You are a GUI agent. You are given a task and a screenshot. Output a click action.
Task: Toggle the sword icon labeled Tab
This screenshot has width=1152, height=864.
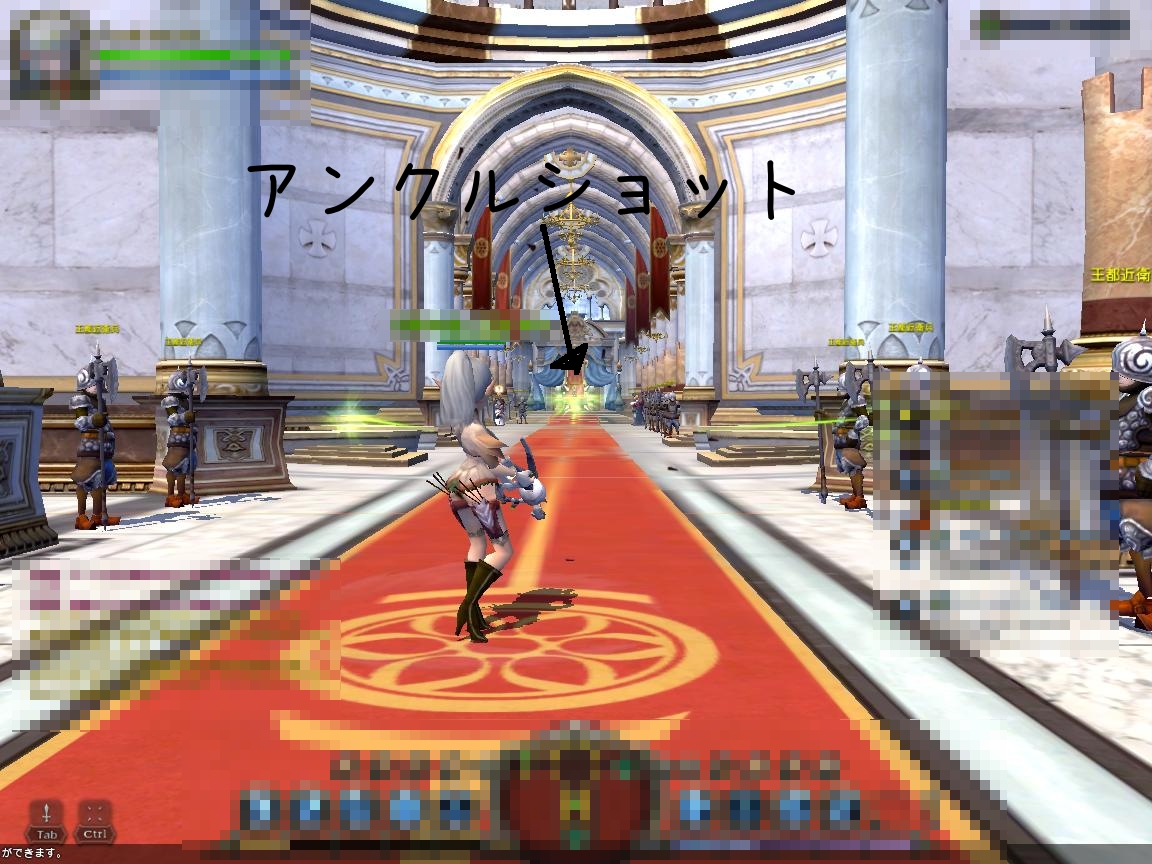click(47, 813)
